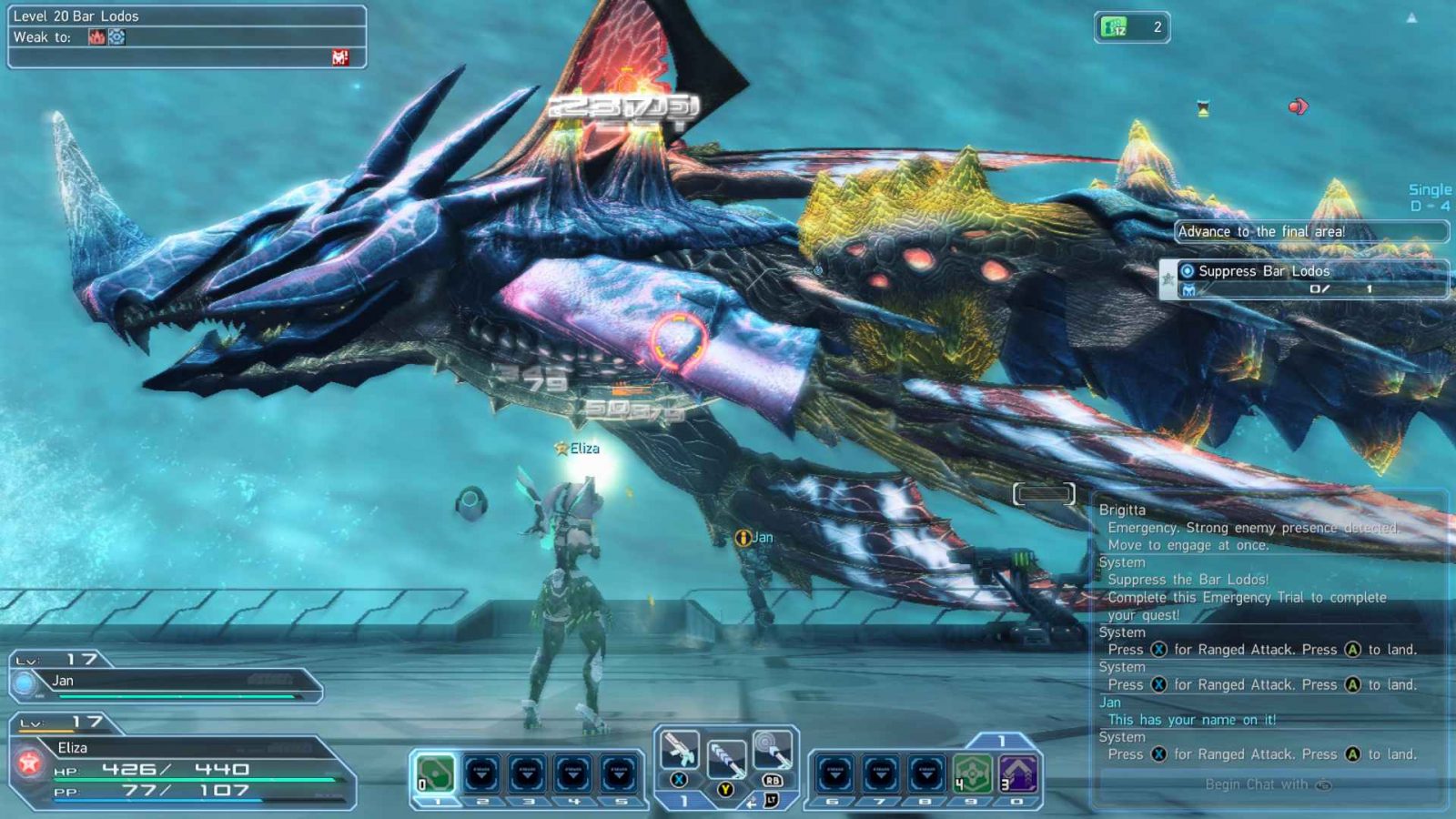The image size is (1456, 819).
Task: Click the Begin Chat button below the log
Action: click(x=1267, y=784)
